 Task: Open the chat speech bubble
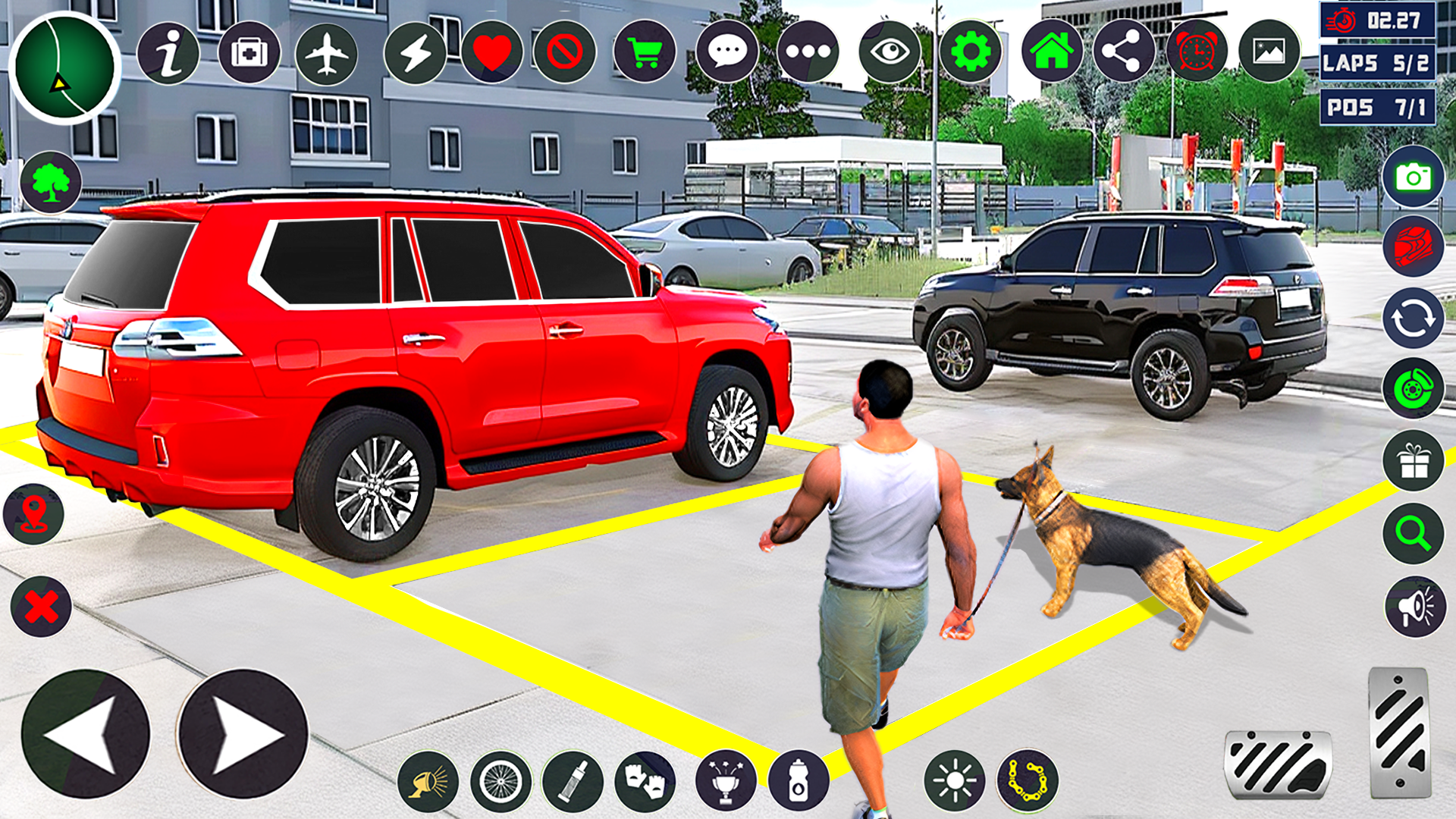(727, 52)
